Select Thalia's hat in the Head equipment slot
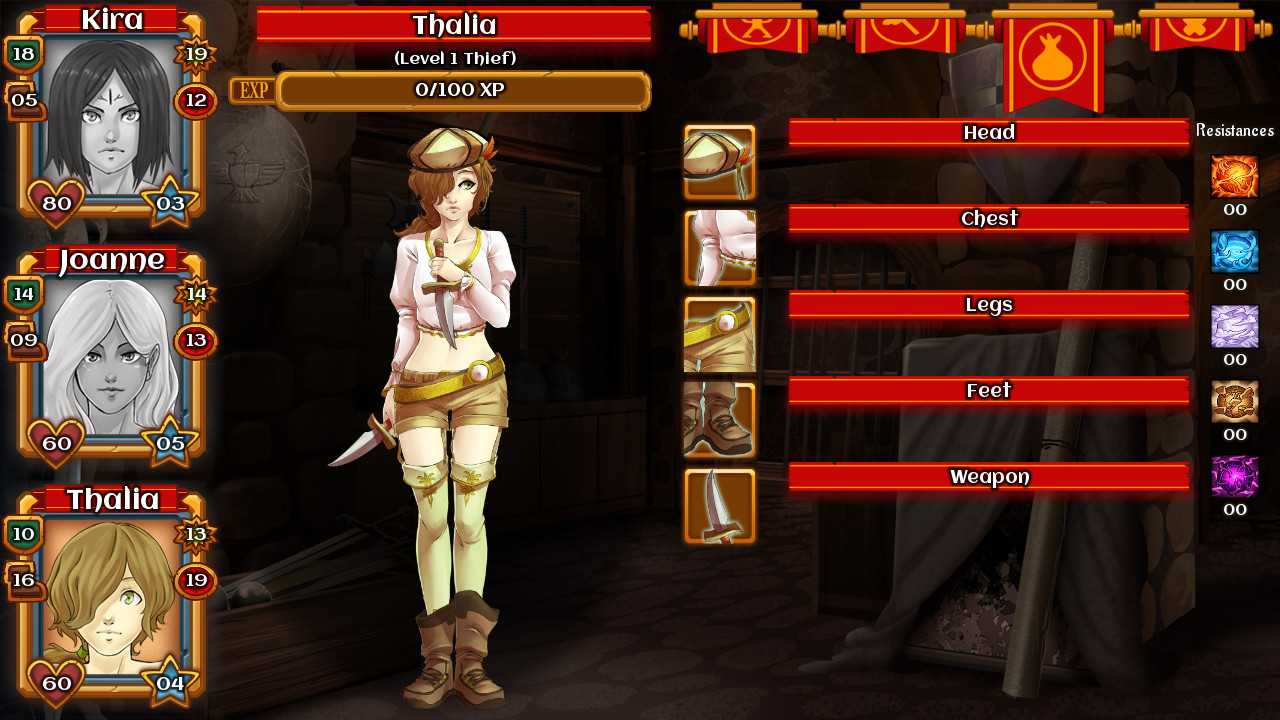Screen dimensions: 1280x720 [x=721, y=161]
